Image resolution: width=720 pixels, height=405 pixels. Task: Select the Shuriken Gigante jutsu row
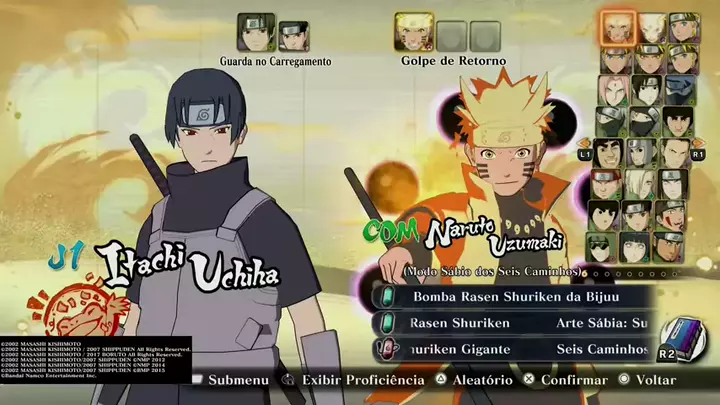[x=461, y=349]
